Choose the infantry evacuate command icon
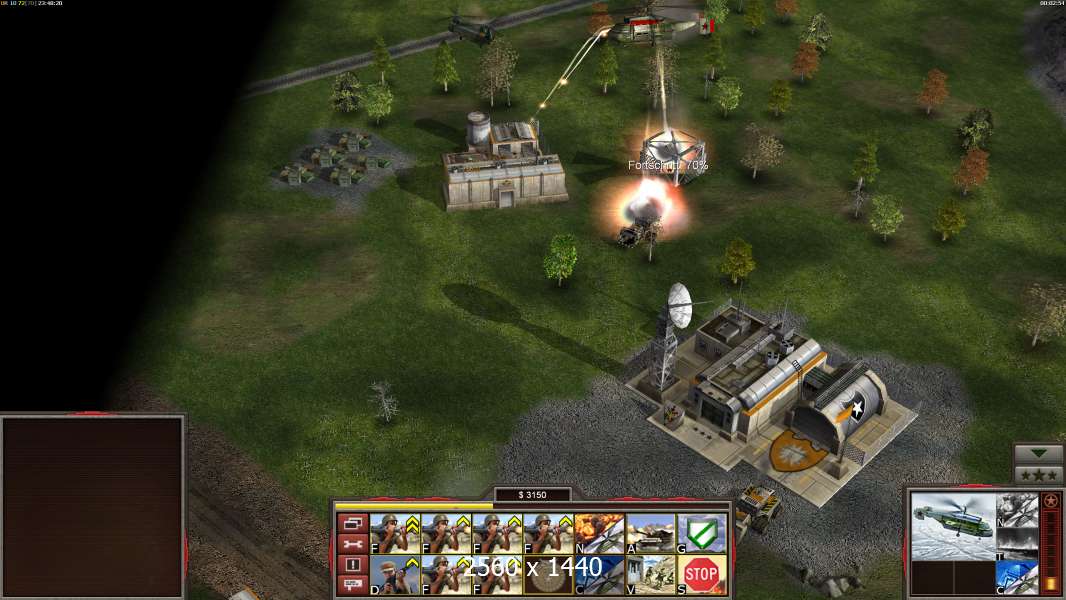Viewport: 1066px width, 600px height. (x=651, y=575)
